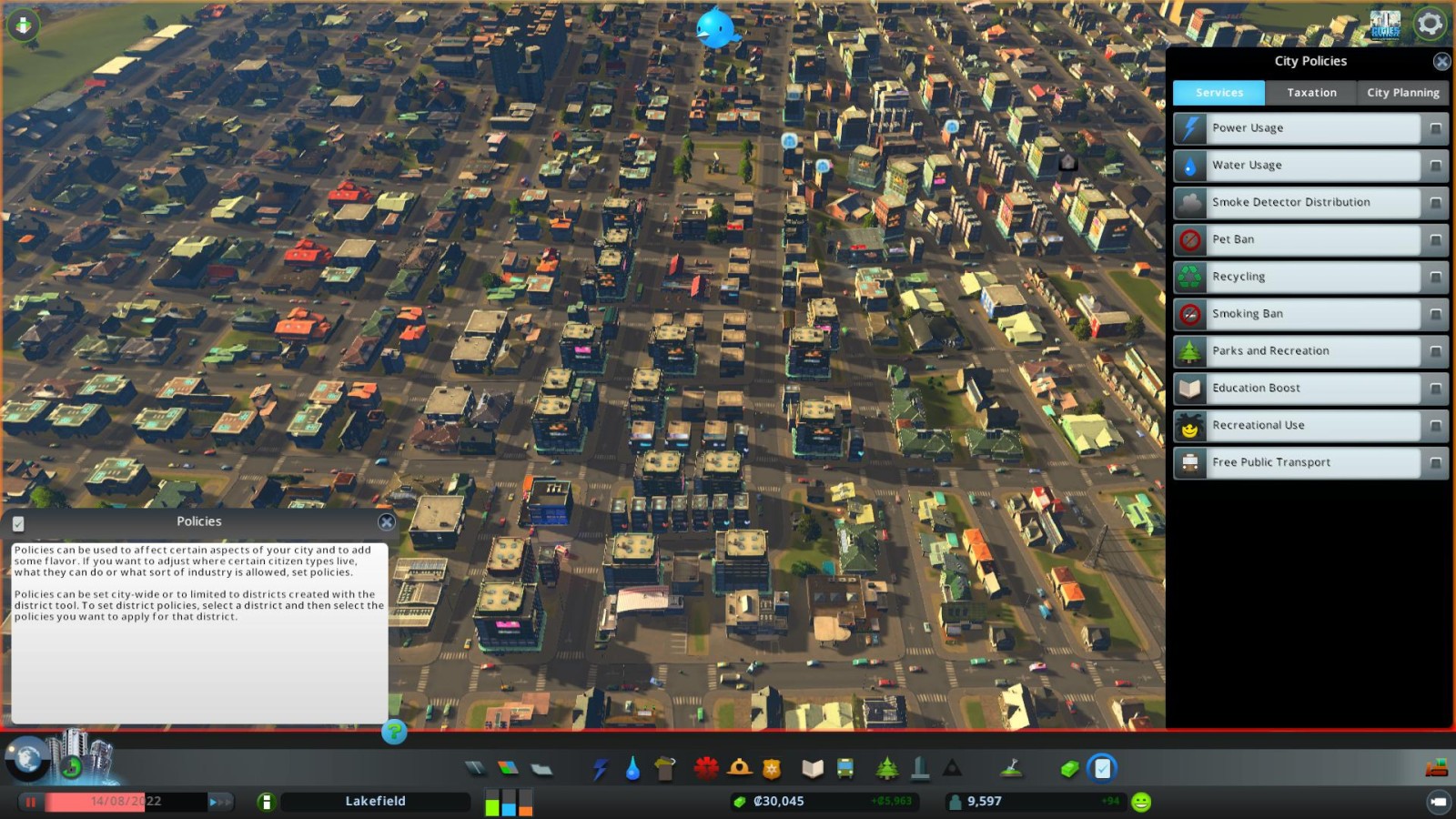
Task: Enable the Free Public Transport policy
Action: 1435,463
